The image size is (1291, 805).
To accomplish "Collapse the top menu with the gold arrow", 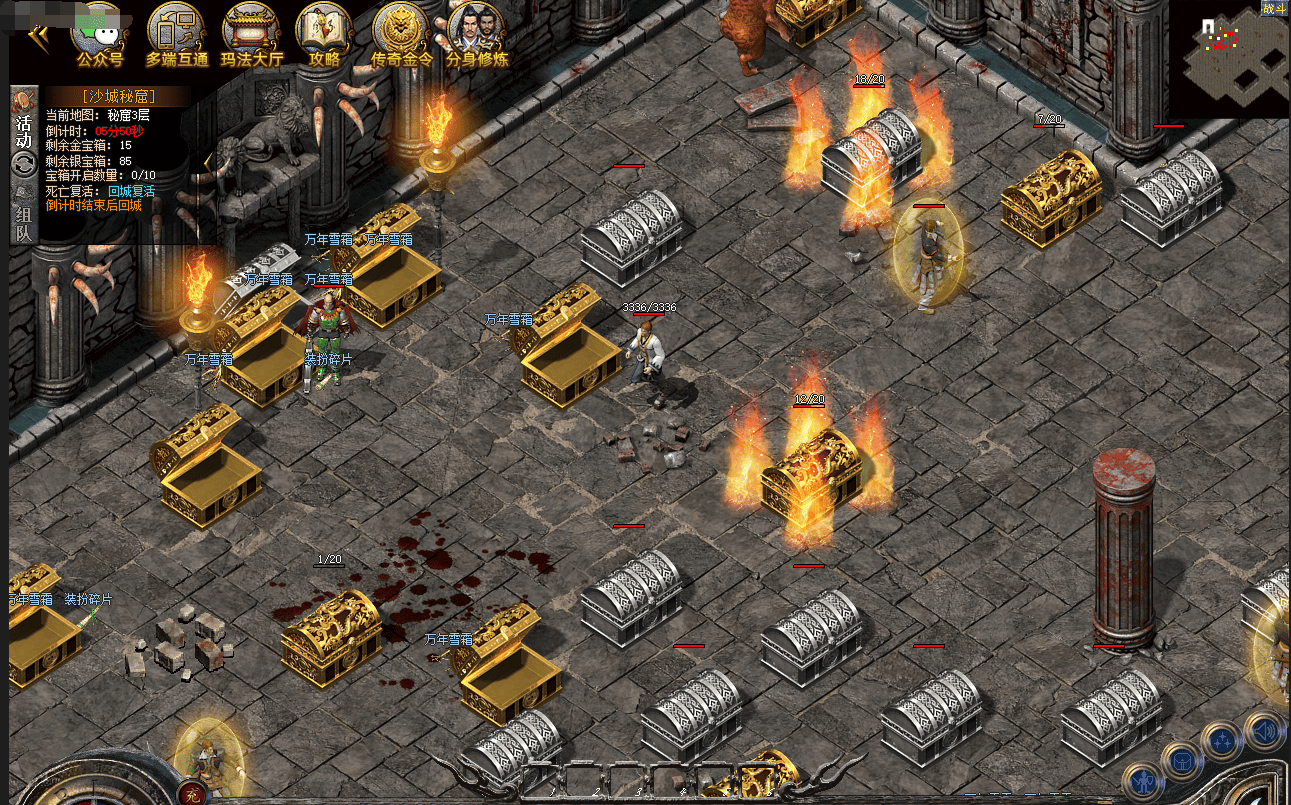I will click(x=38, y=36).
